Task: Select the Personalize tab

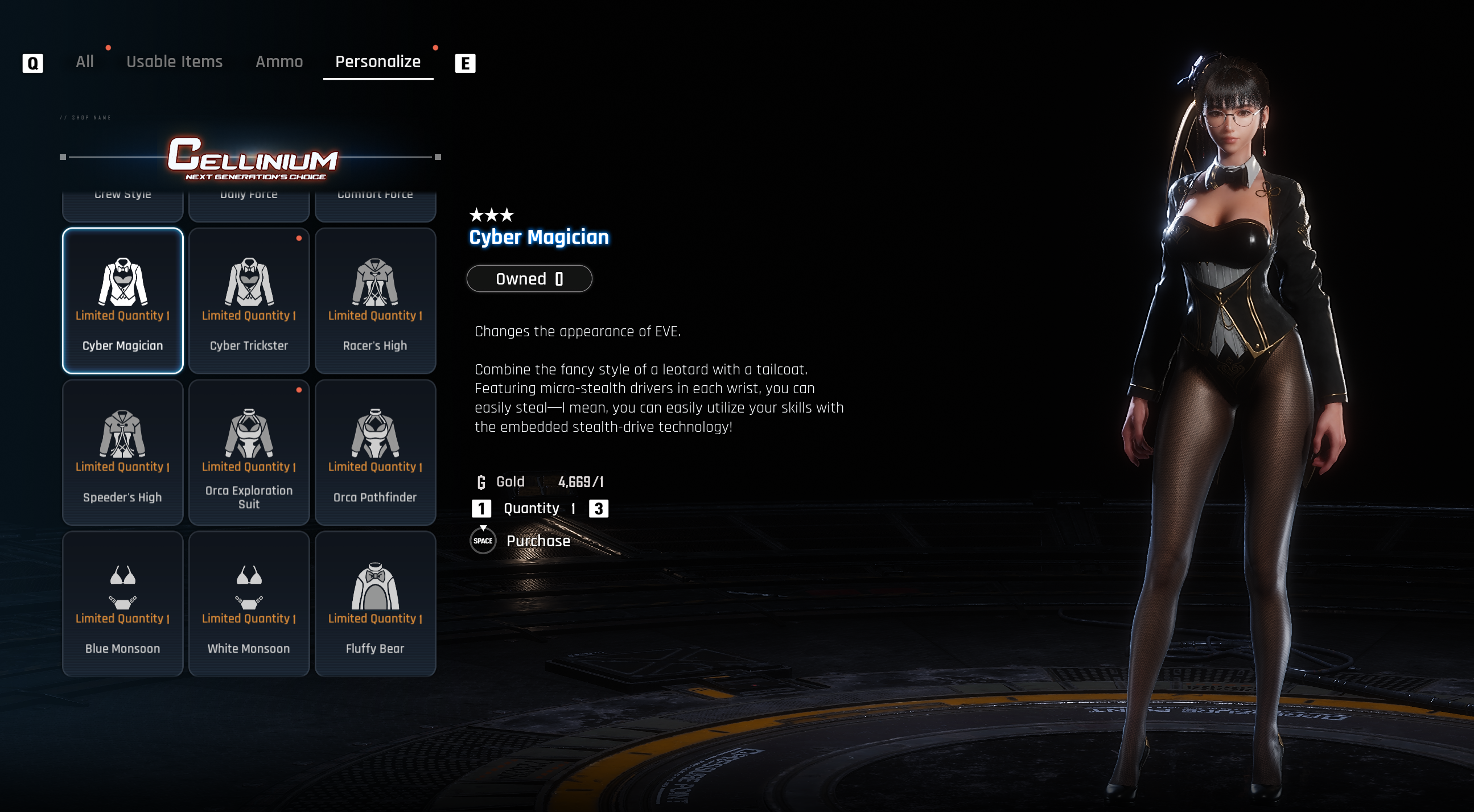Action: click(x=378, y=62)
